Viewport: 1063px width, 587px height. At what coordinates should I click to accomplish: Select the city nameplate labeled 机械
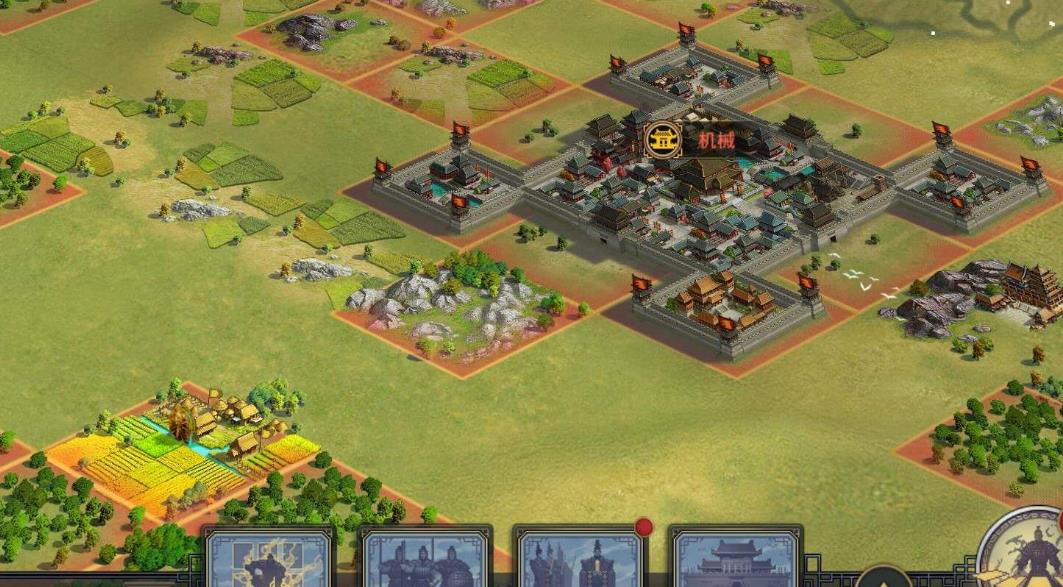(x=714, y=140)
